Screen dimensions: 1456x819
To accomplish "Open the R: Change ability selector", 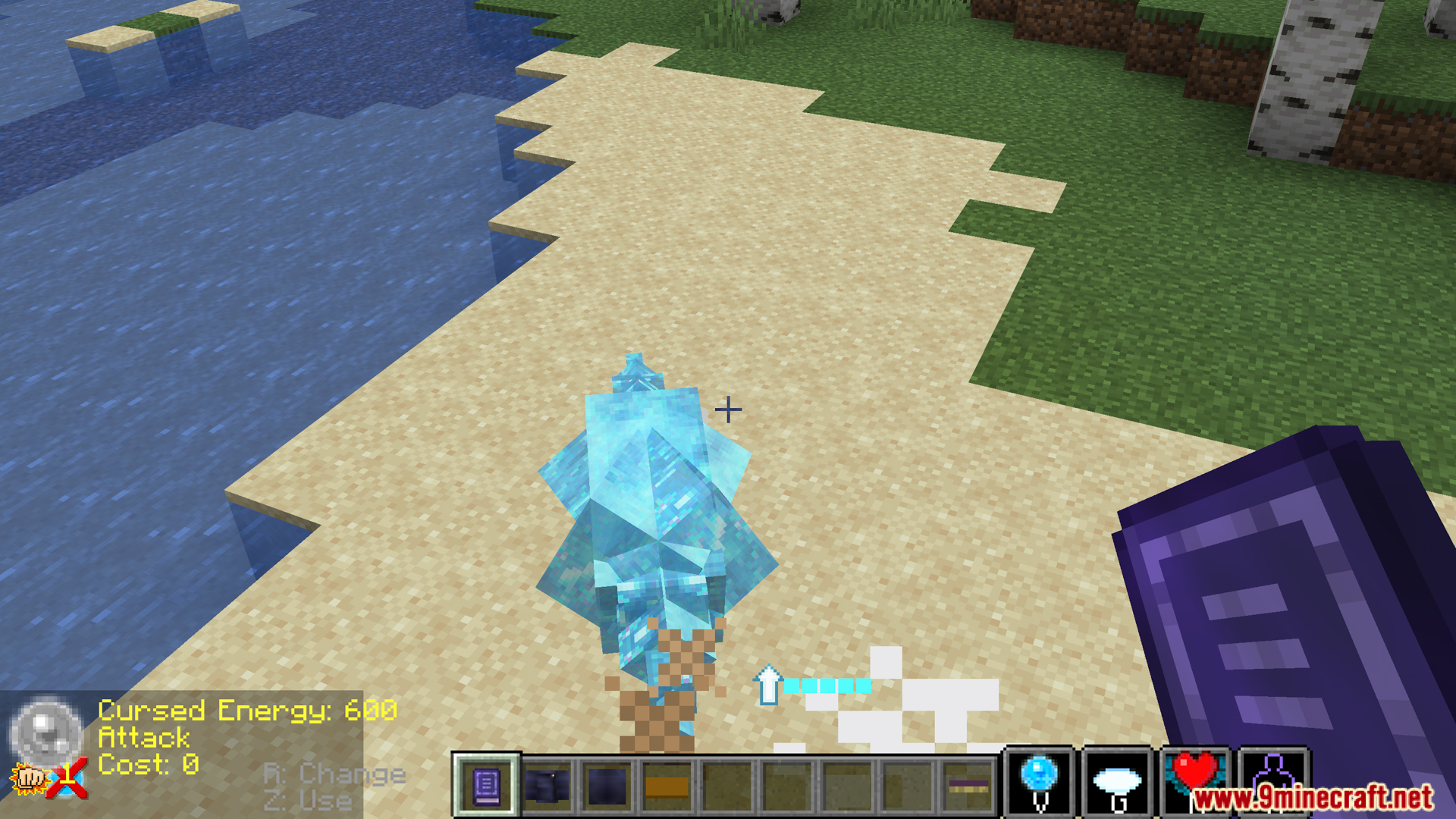I will tap(332, 775).
